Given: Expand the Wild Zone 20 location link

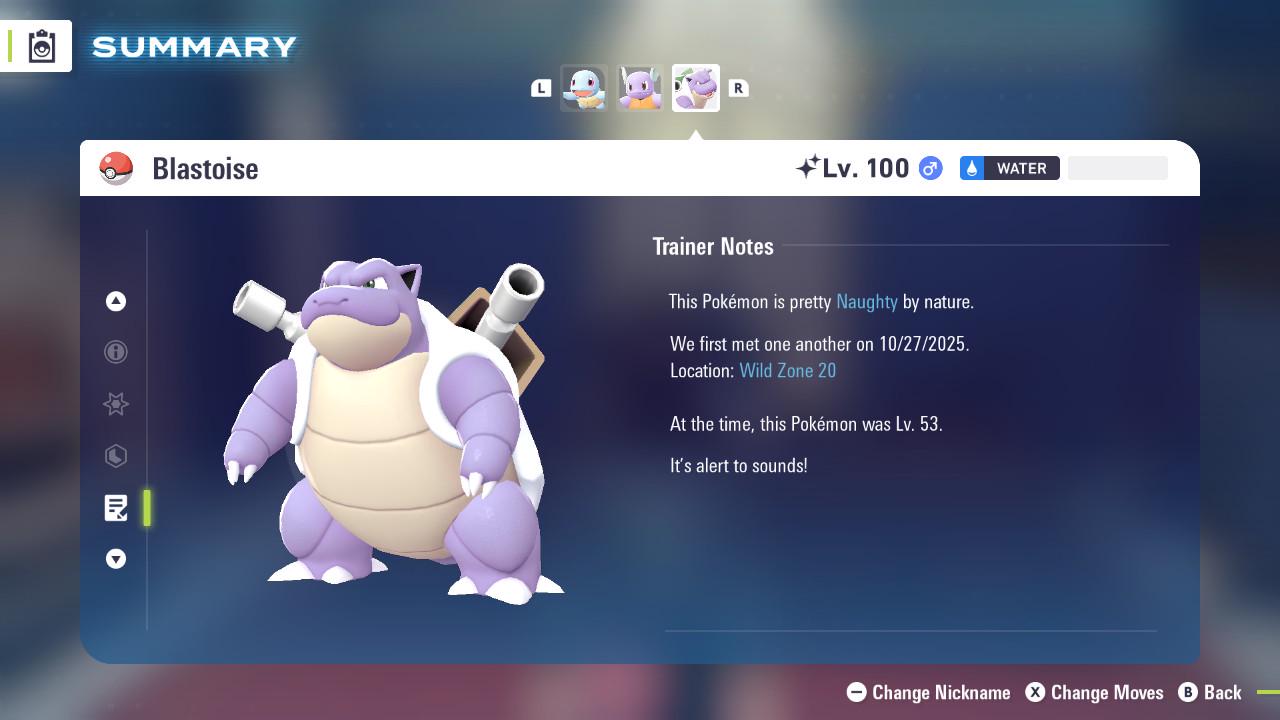Looking at the screenshot, I should coord(788,370).
